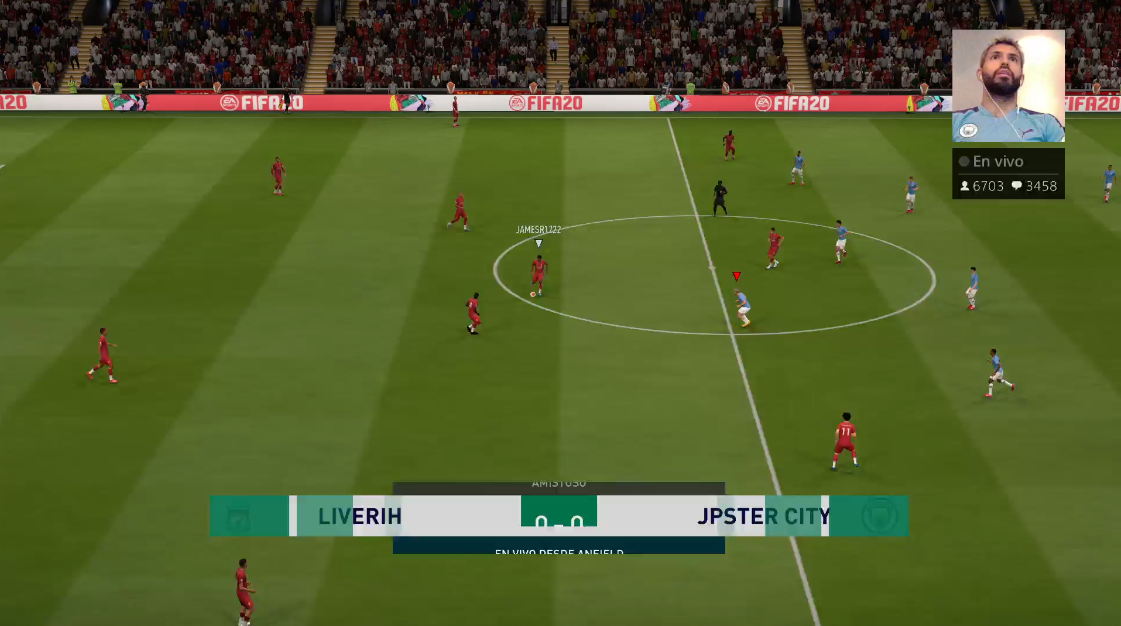Viewport: 1121px width, 626px height.
Task: Click the streamer webcam thumbnail
Action: point(1008,86)
